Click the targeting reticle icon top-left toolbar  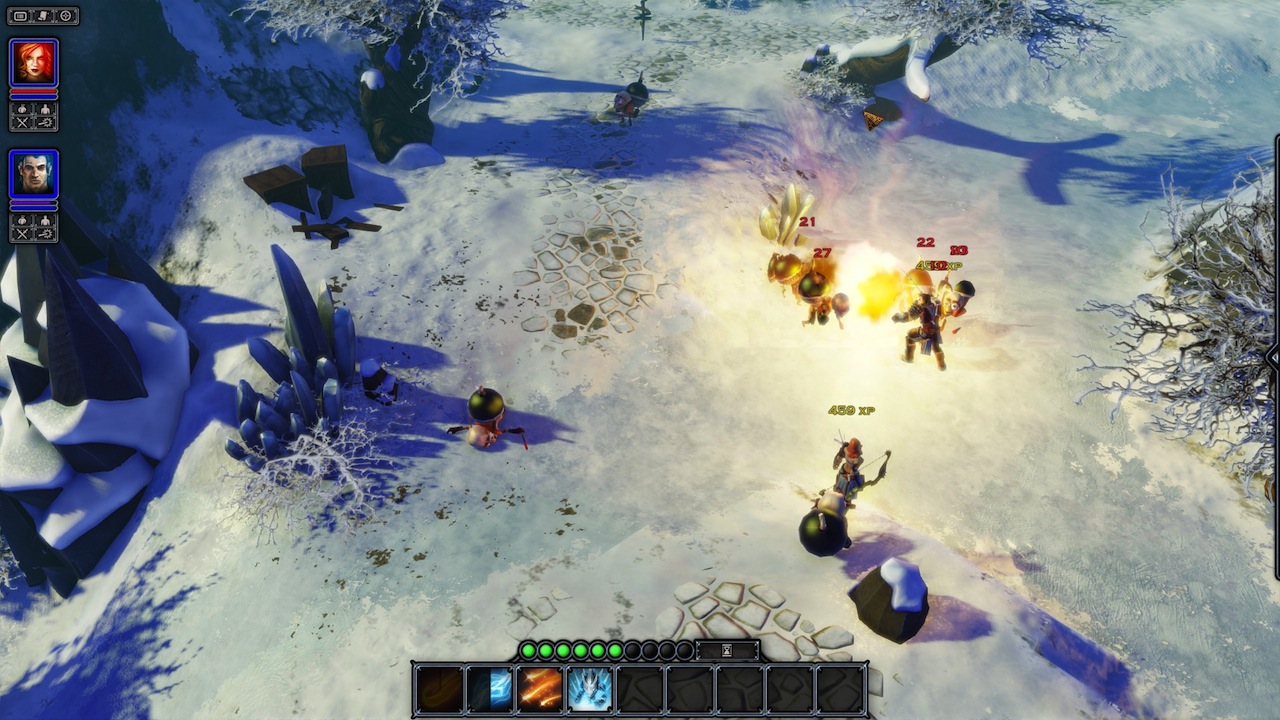[64, 15]
